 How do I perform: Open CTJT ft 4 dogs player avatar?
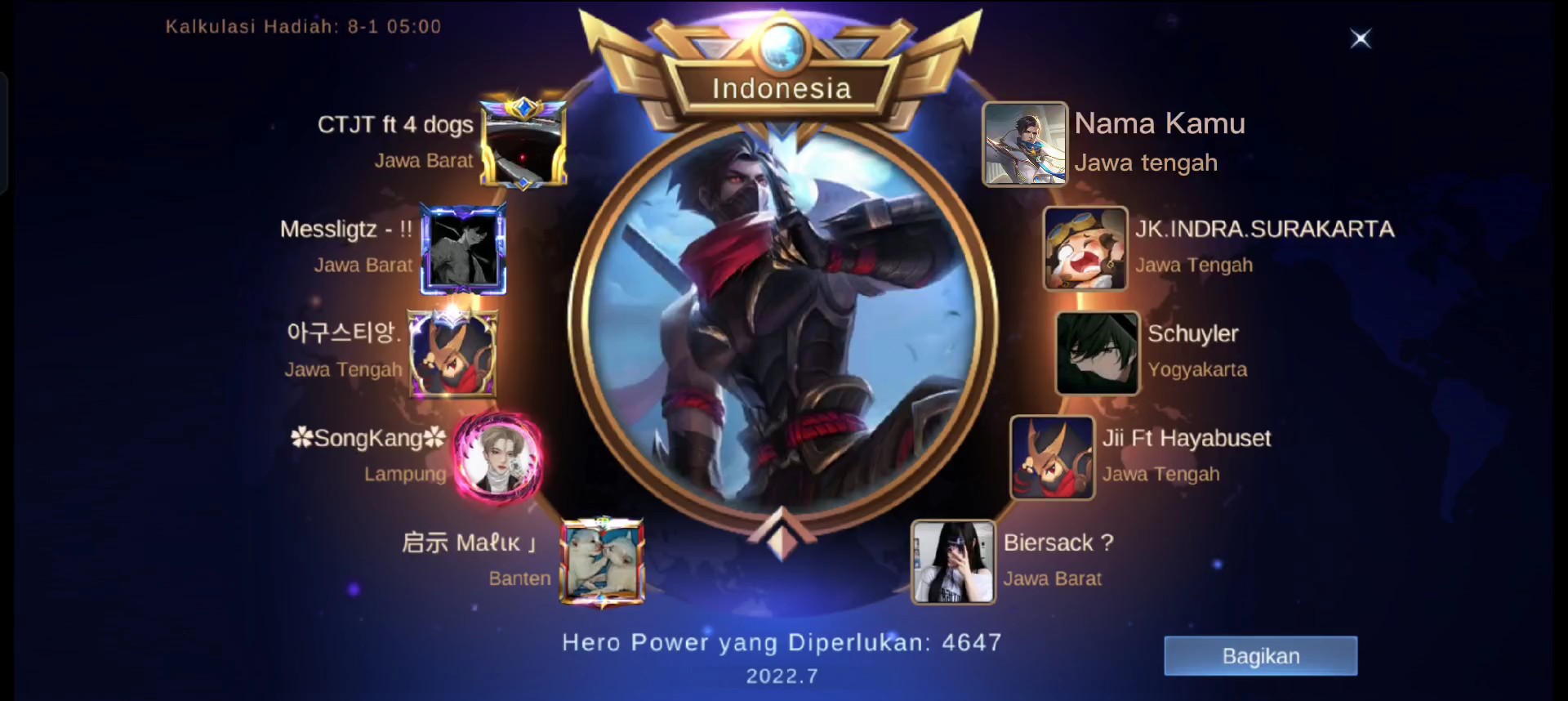coord(523,144)
